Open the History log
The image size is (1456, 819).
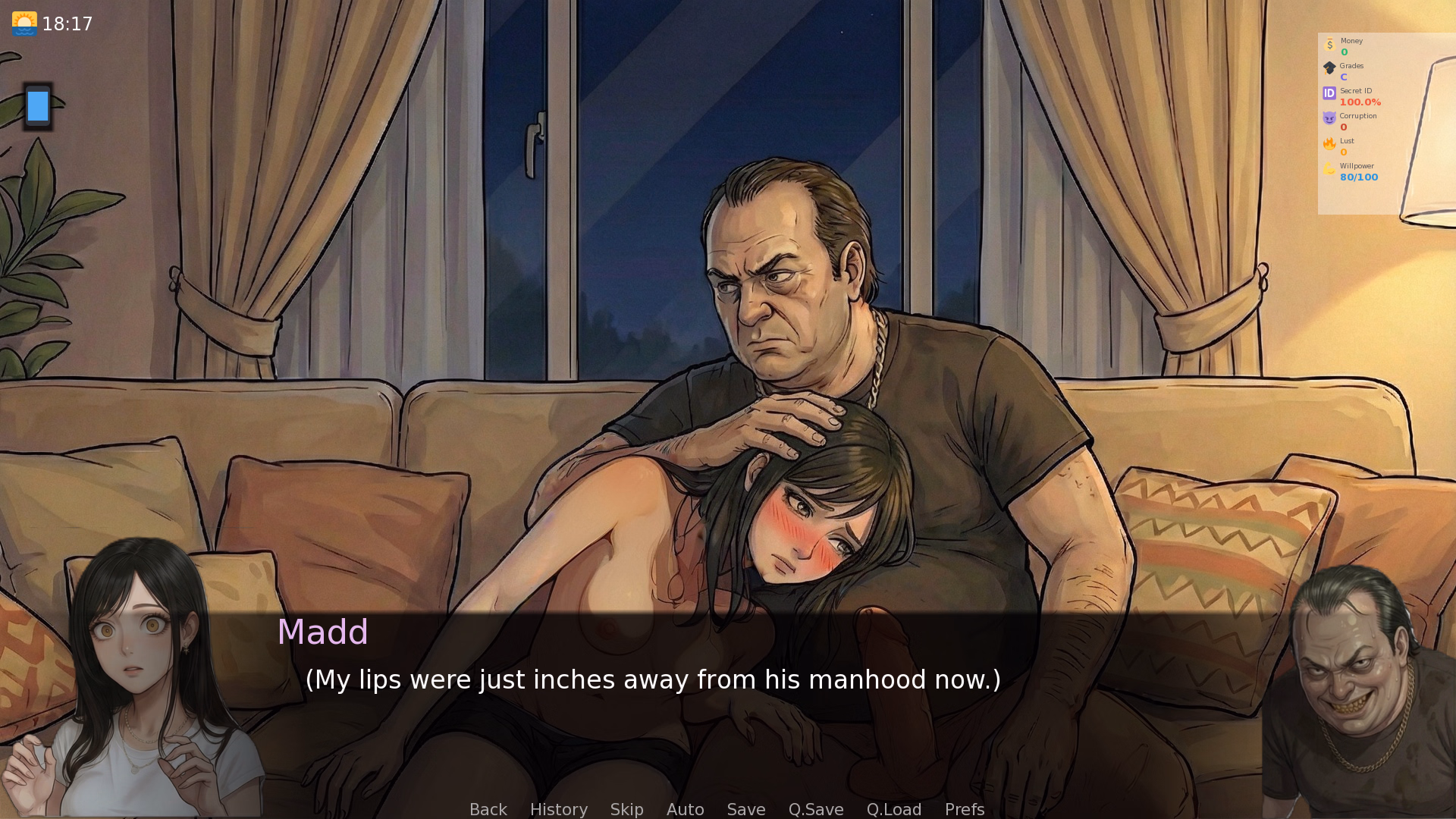click(x=558, y=809)
